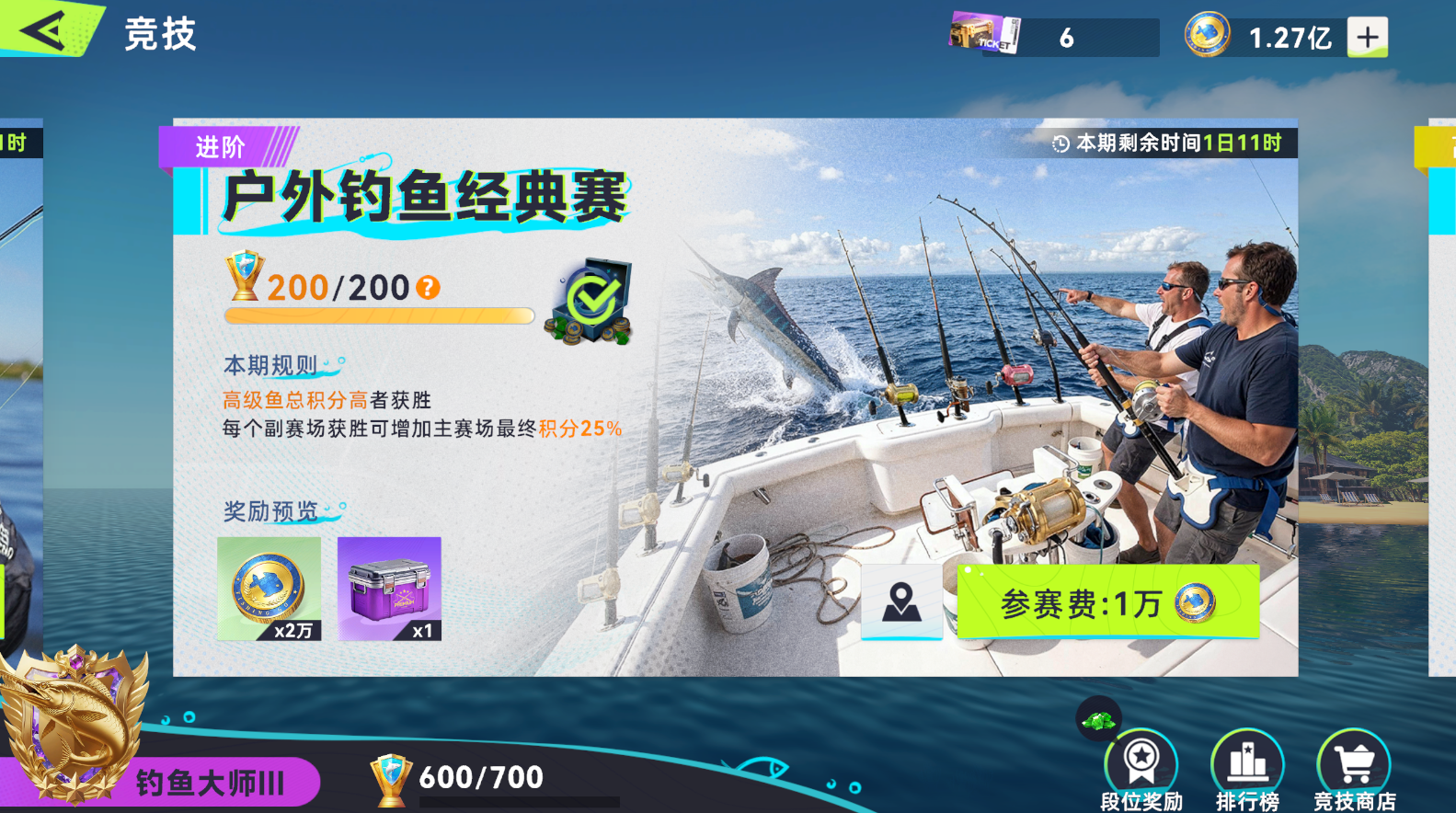Click the gold coin currency icon
1456x813 pixels.
pos(1207,35)
